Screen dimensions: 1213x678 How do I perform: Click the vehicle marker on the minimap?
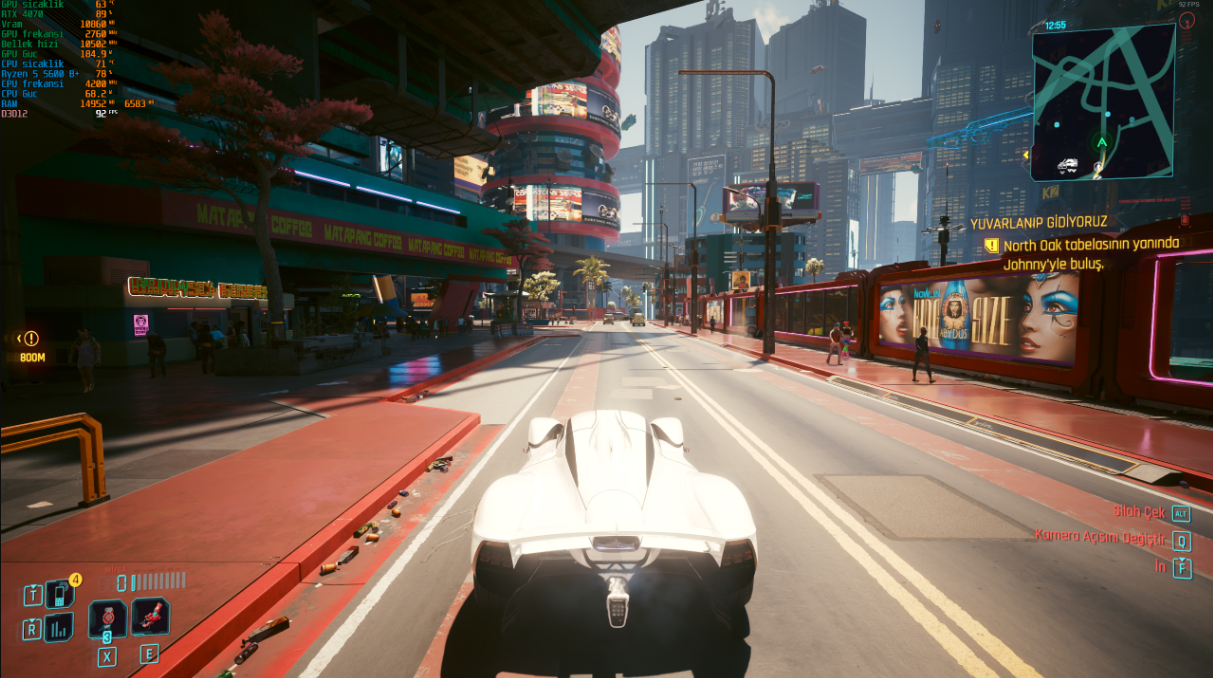point(1067,165)
